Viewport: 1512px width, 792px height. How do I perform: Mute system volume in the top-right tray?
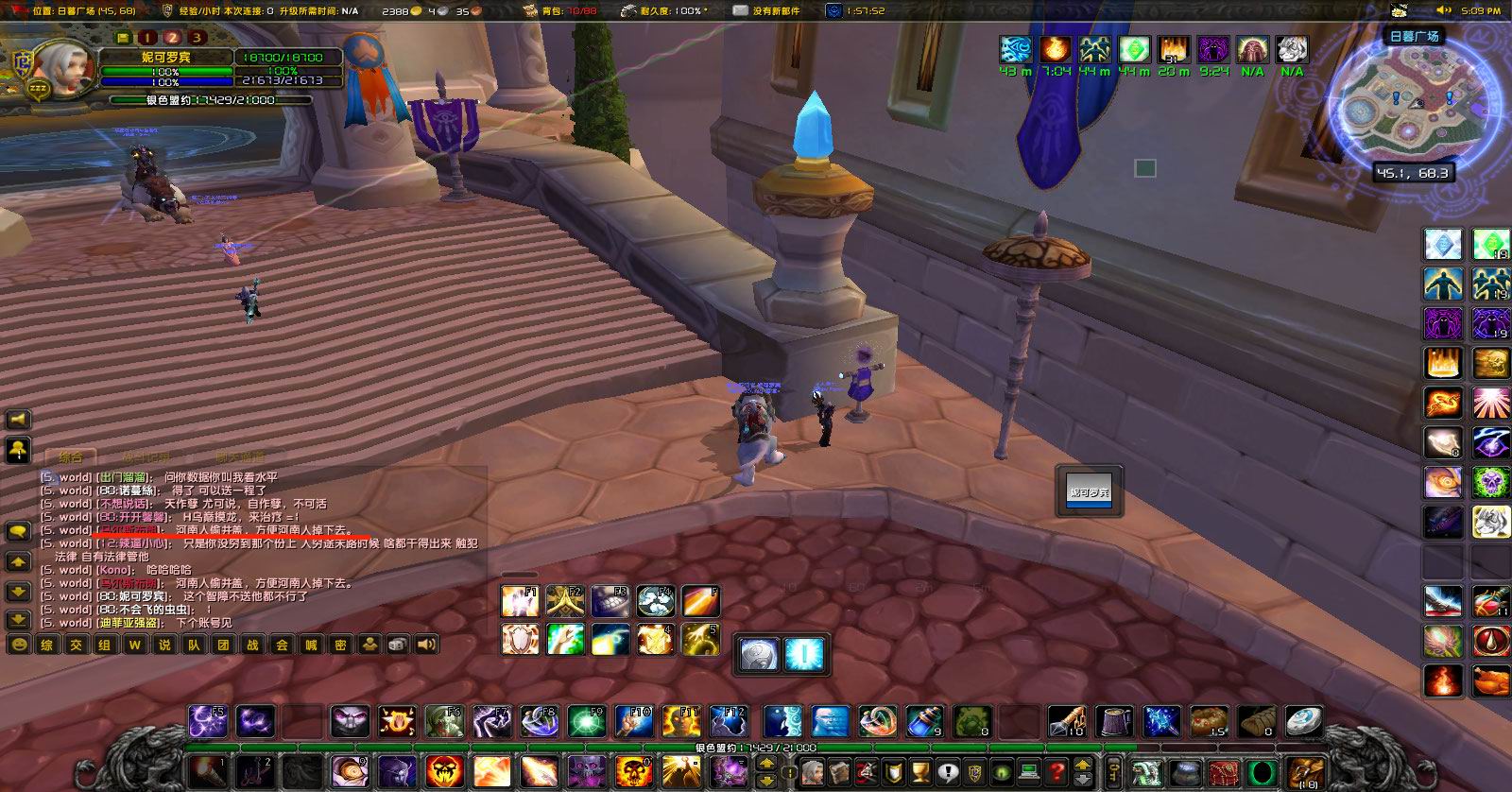1444,9
